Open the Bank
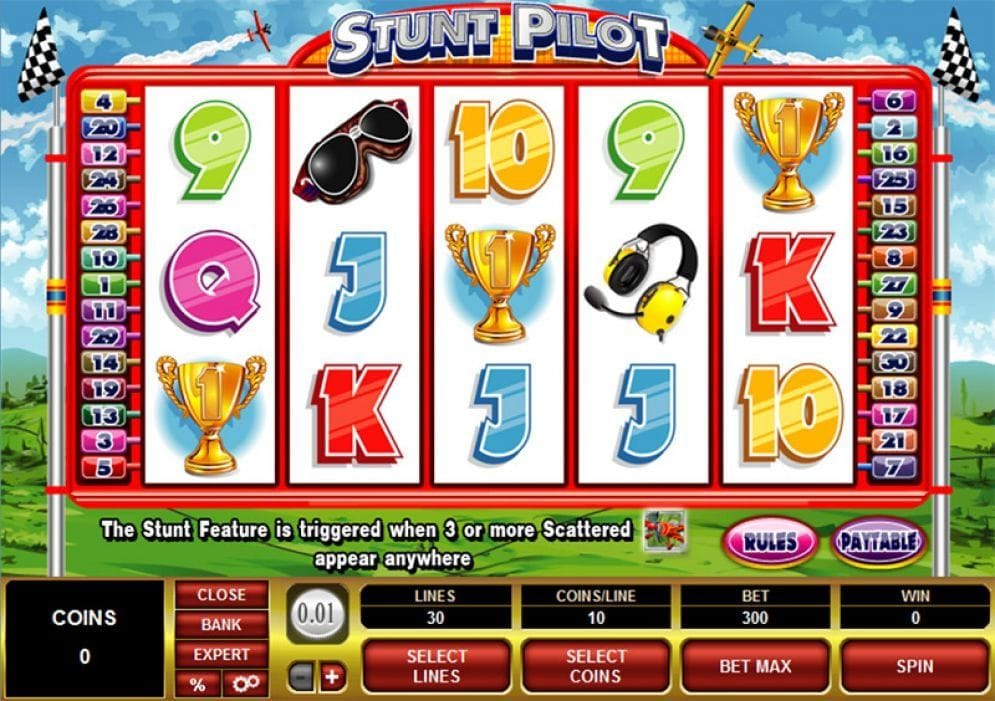Viewport: 995px width, 701px height. point(221,624)
